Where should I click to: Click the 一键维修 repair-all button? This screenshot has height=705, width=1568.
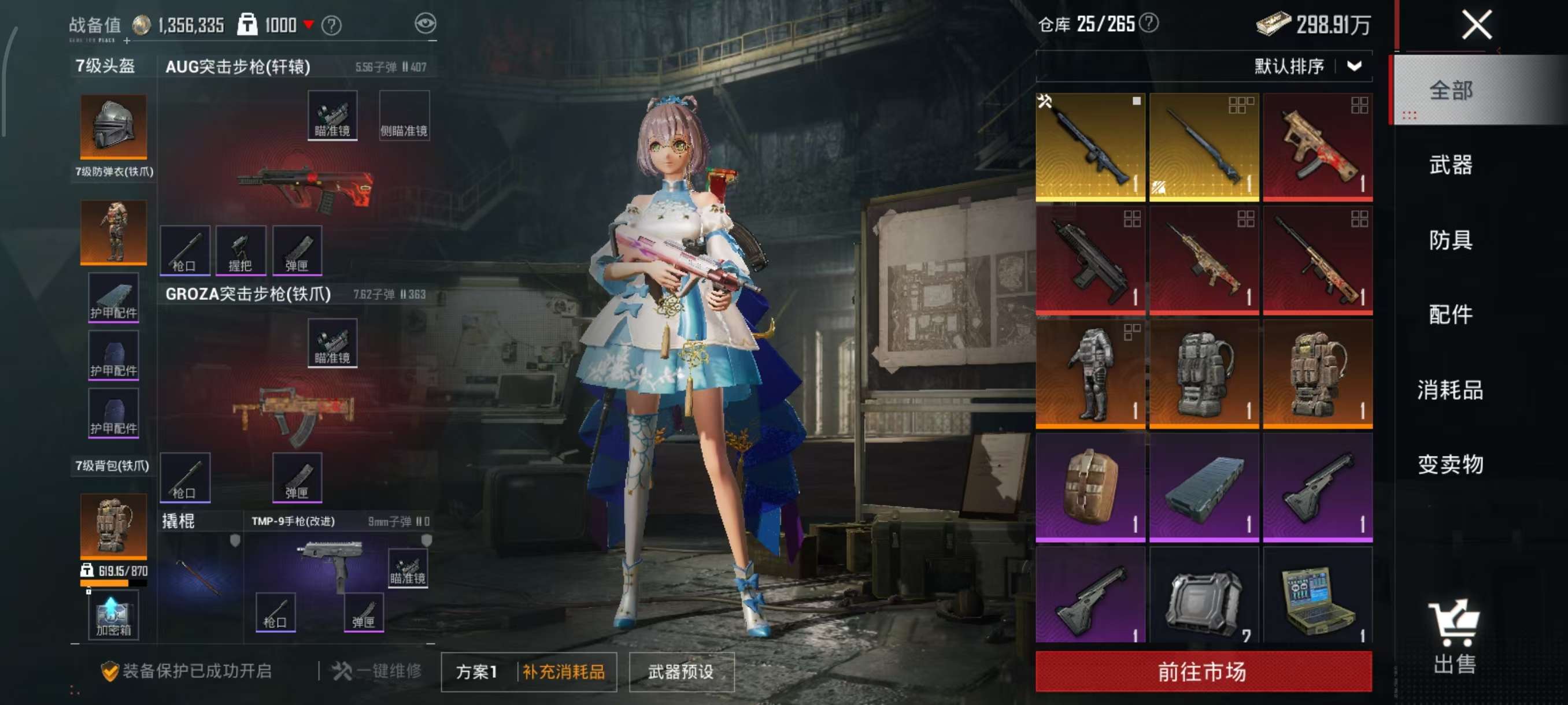click(x=378, y=671)
